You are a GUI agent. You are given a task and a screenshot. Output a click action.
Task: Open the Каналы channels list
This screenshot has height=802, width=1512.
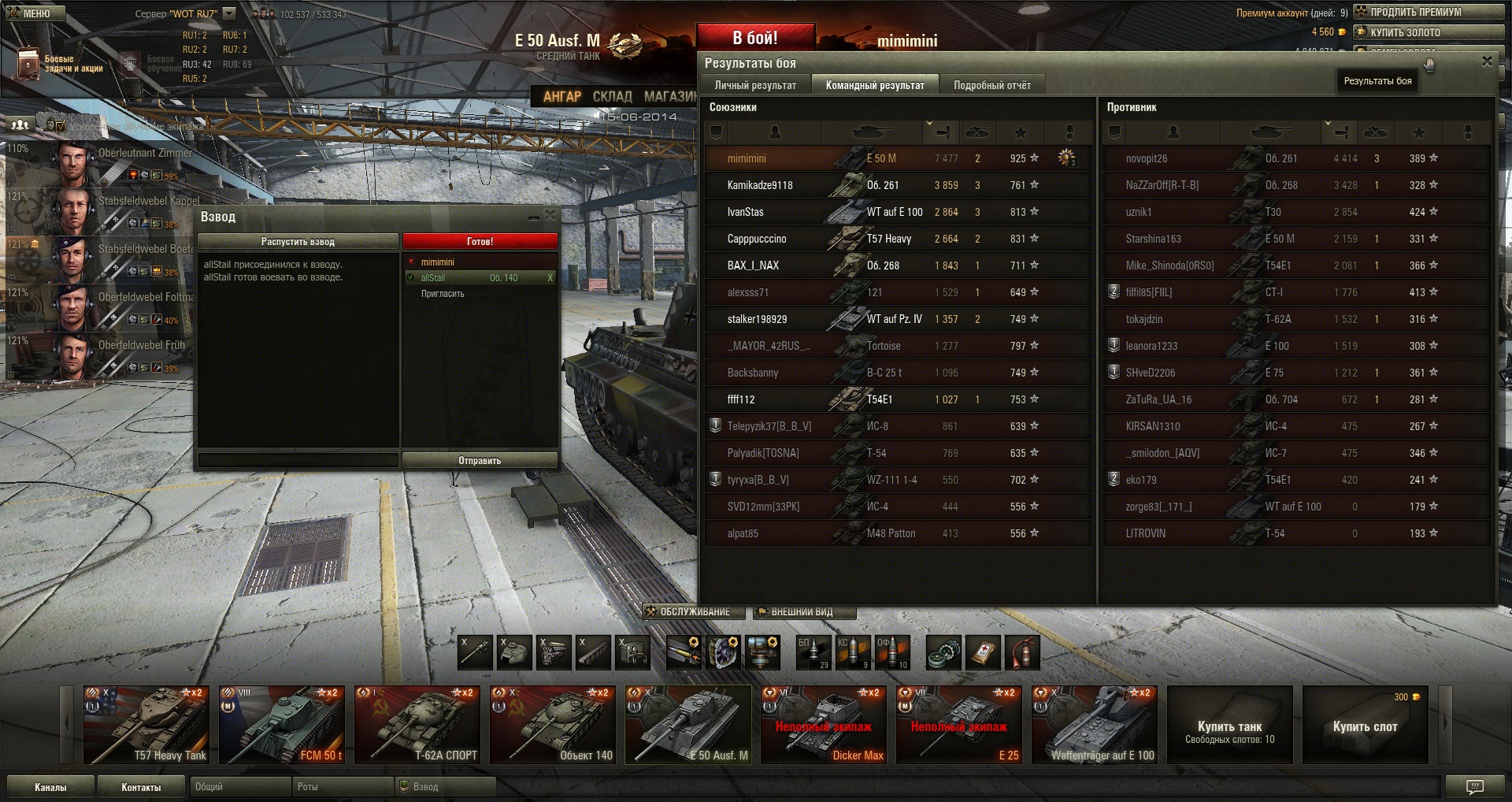(x=50, y=787)
